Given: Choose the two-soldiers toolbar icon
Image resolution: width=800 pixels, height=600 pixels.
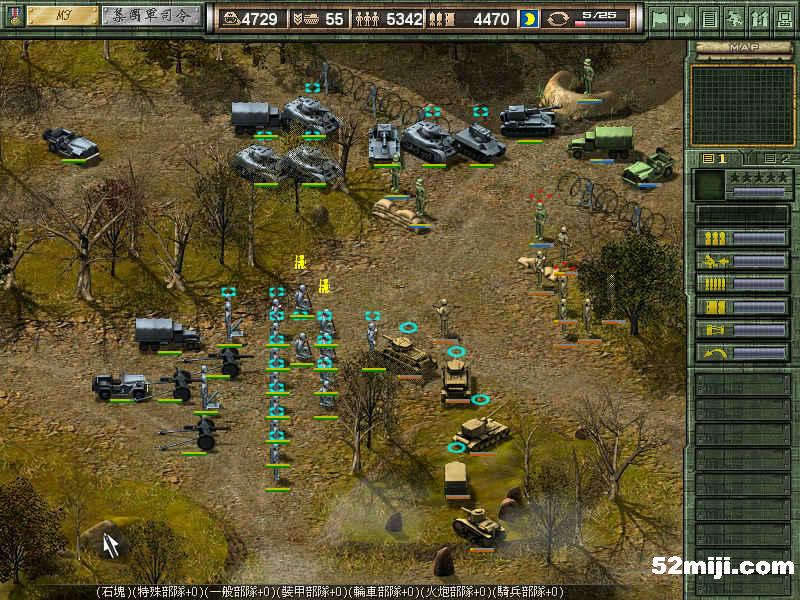Looking at the screenshot, I should (758, 18).
